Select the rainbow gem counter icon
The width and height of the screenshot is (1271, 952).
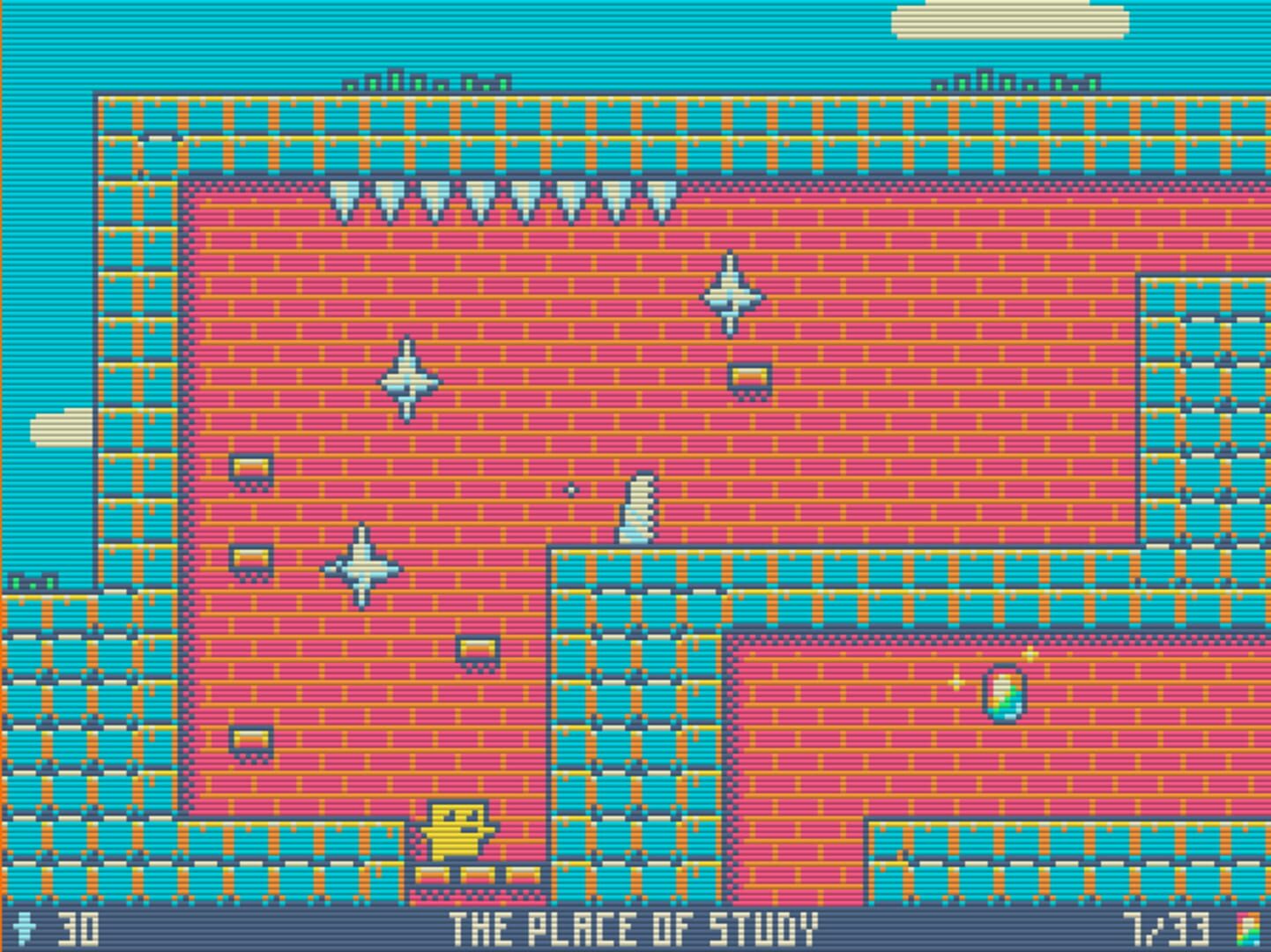click(1248, 926)
